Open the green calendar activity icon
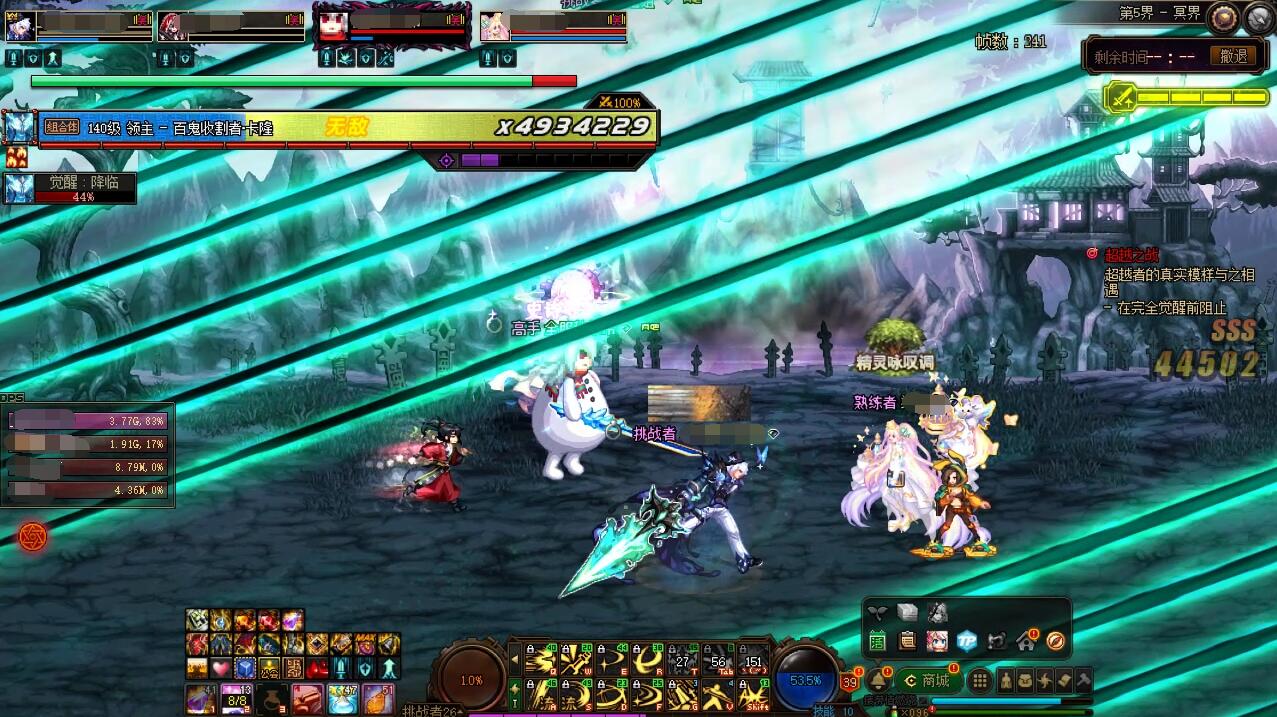The height and width of the screenshot is (717, 1277). coord(877,641)
